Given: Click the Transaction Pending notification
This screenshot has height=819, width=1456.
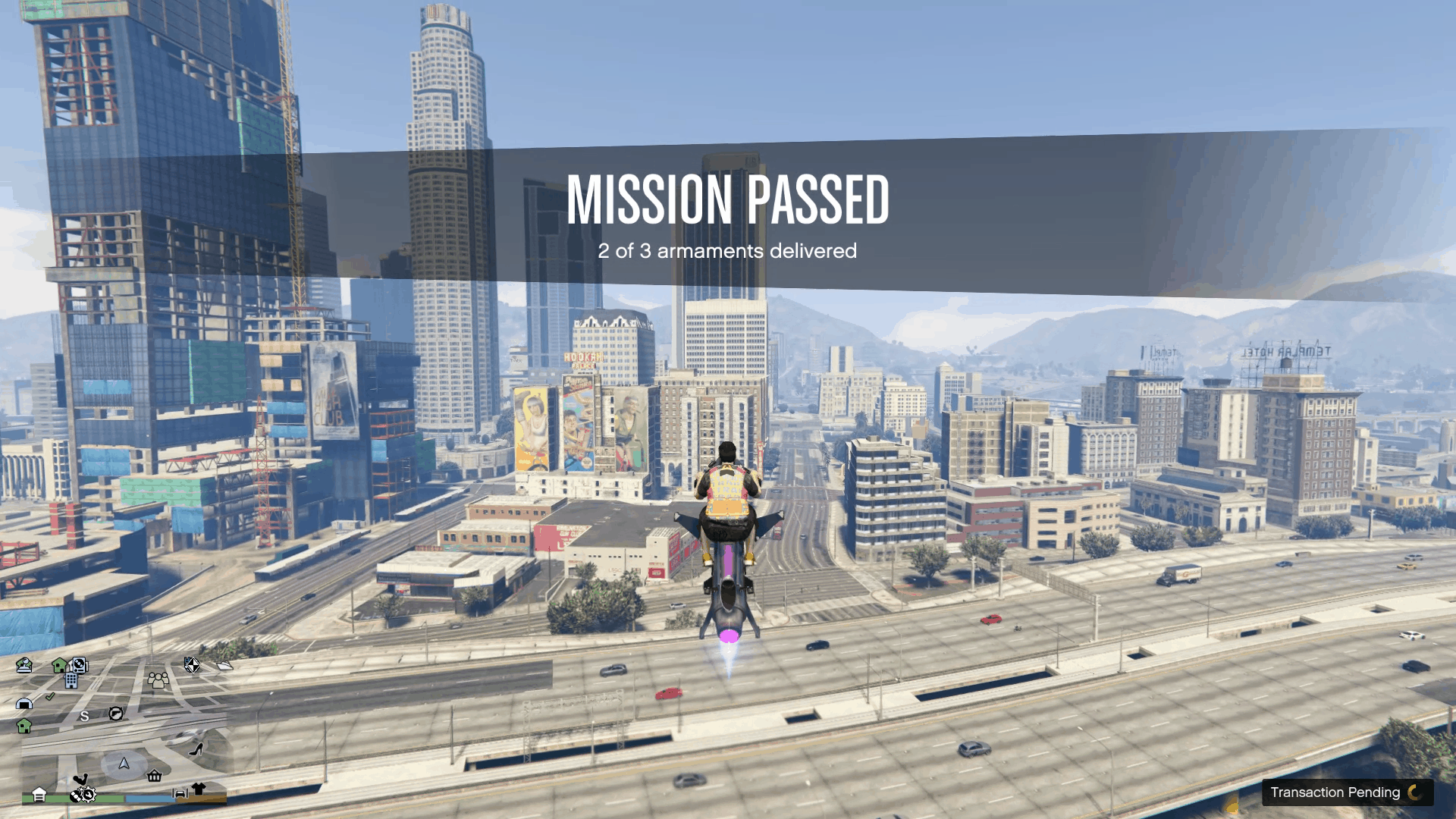Looking at the screenshot, I should [x=1338, y=792].
